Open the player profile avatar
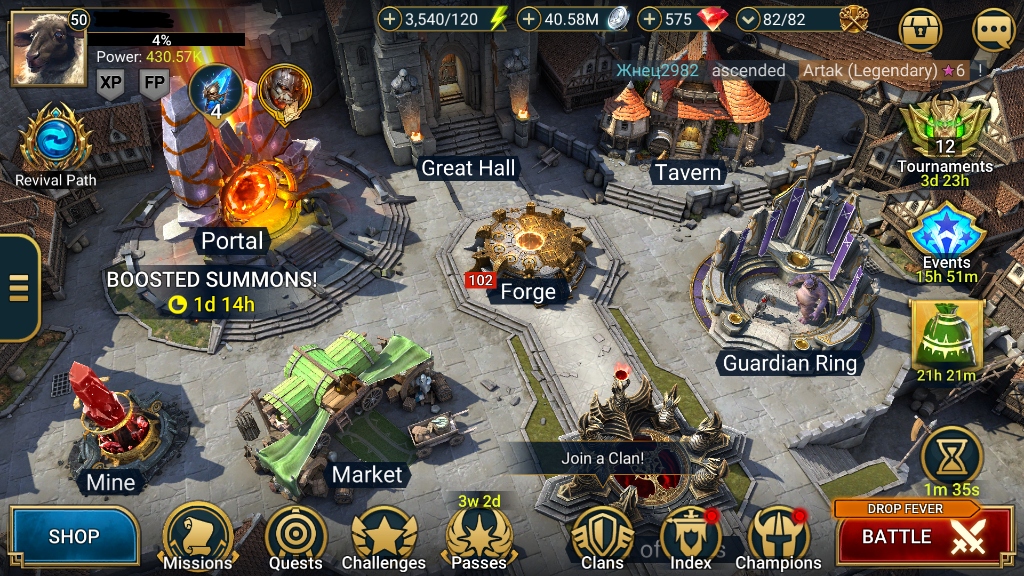Image resolution: width=1024 pixels, height=576 pixels. pyautogui.click(x=48, y=48)
